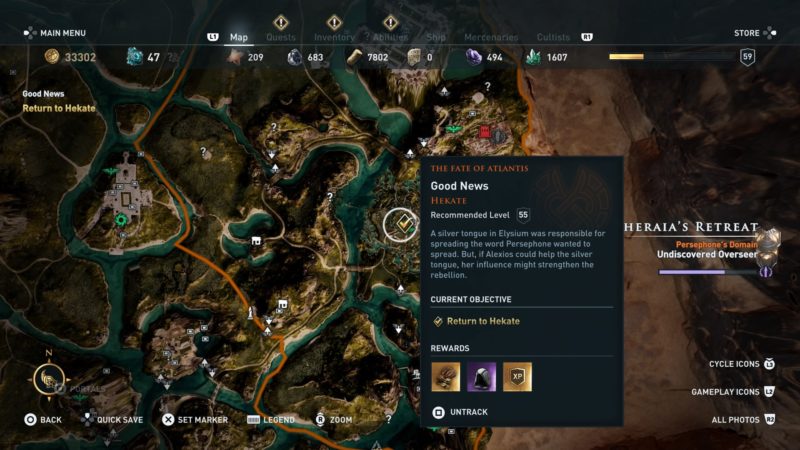Open the Main Menu
800x450 pixels.
[x=62, y=33]
